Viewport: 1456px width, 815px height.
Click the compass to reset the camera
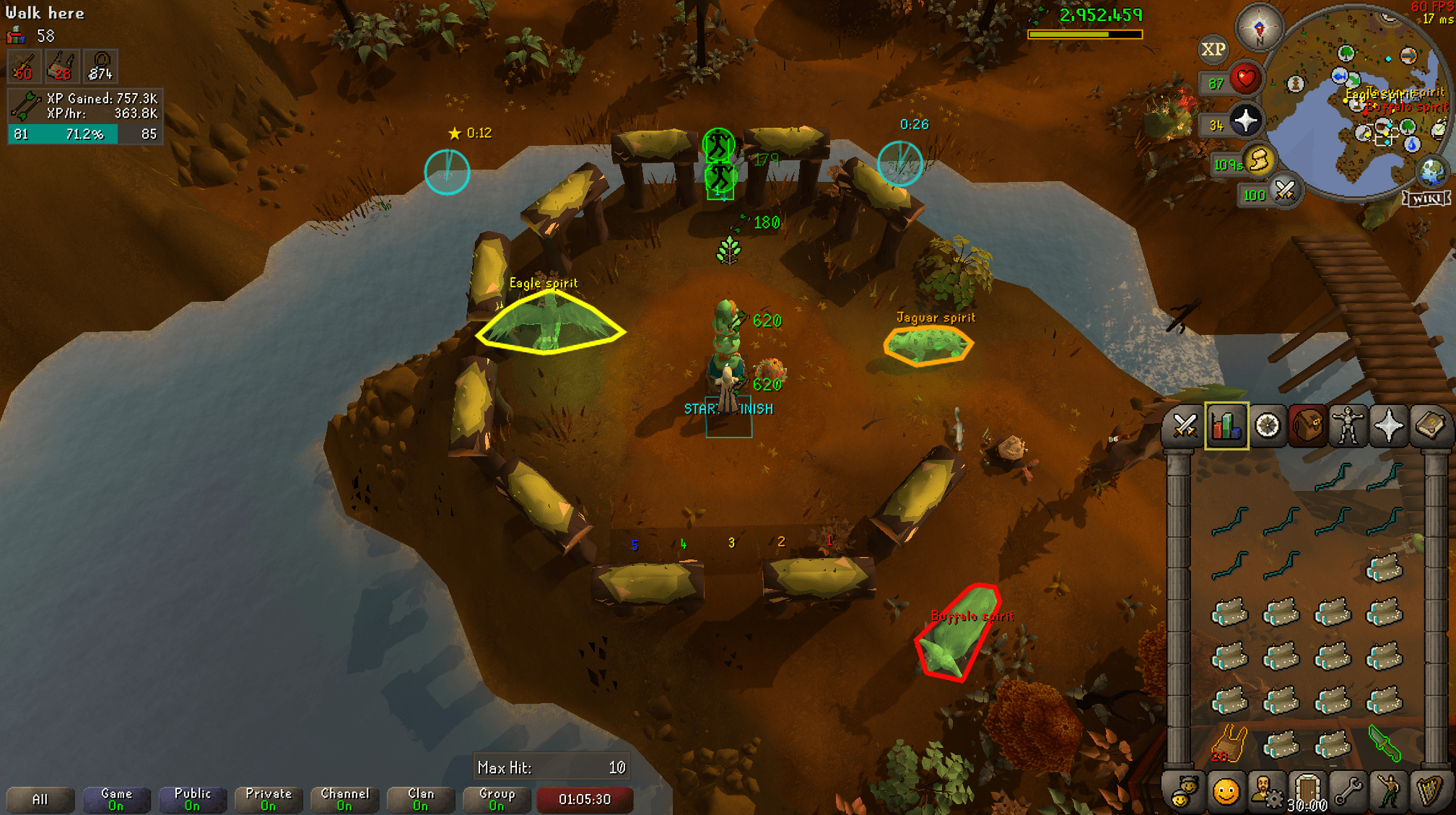pos(1260,29)
